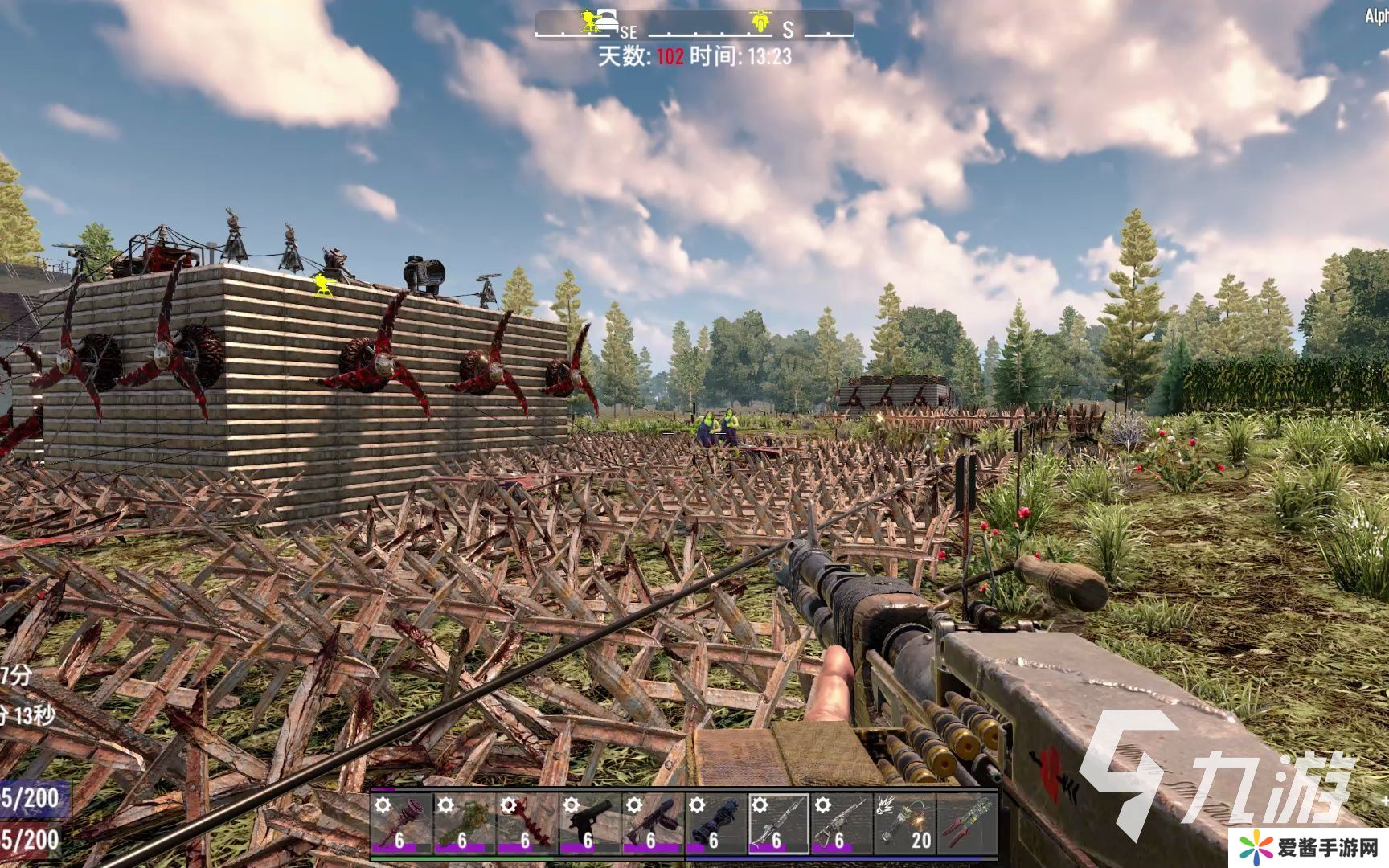Click the yellow motorcycle compass marker

point(760,21)
